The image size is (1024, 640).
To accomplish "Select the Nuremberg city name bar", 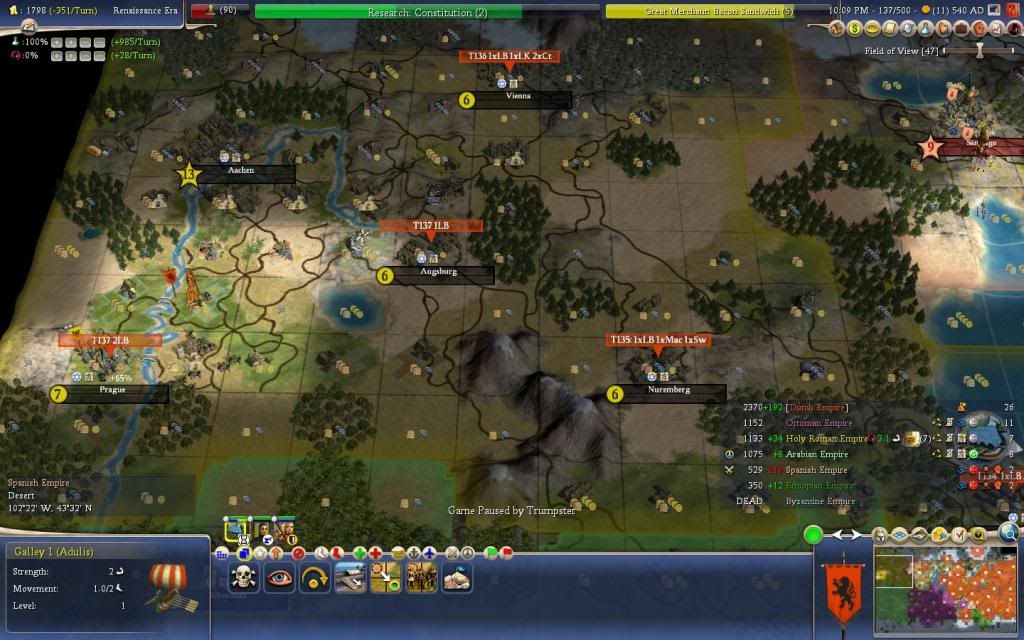I will [668, 390].
